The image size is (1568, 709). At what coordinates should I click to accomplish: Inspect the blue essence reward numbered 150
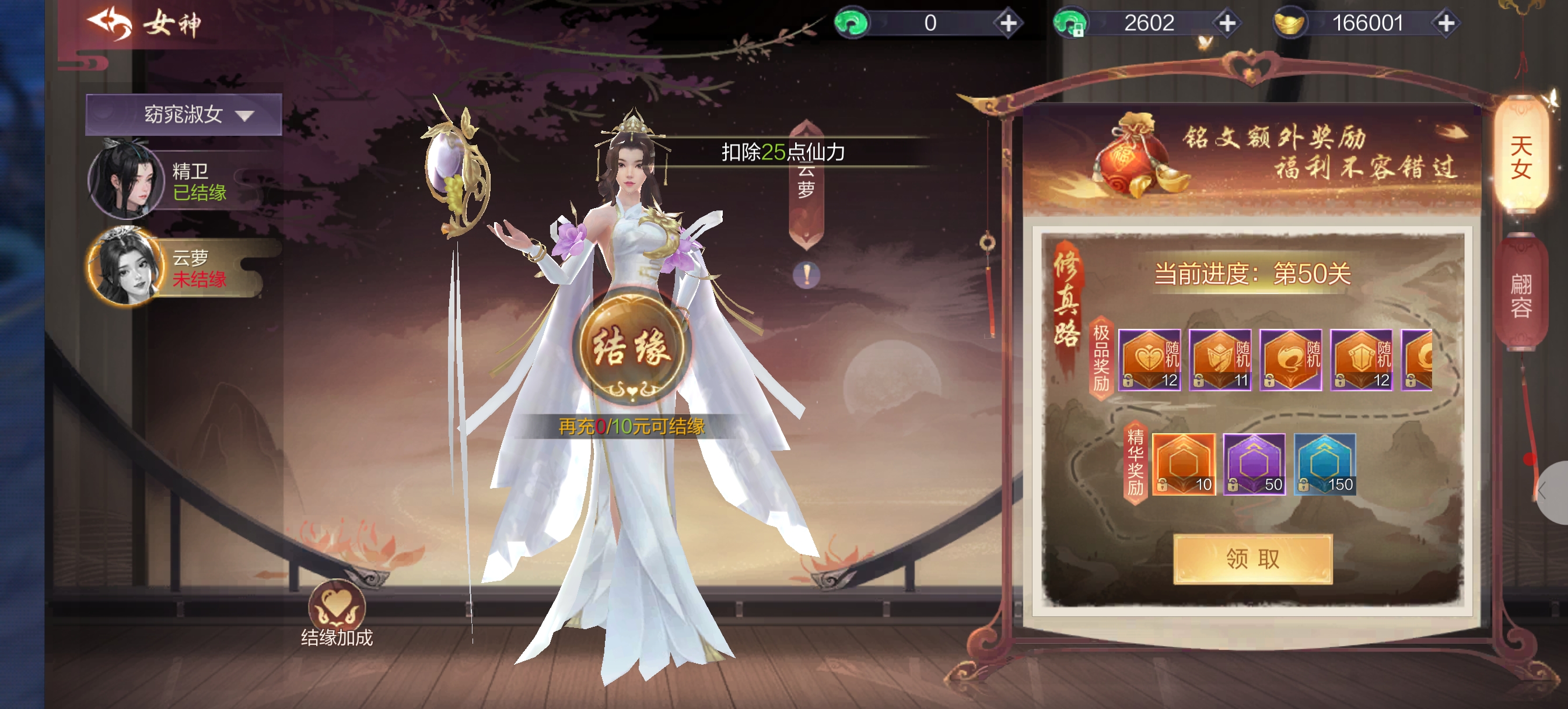coord(1325,464)
